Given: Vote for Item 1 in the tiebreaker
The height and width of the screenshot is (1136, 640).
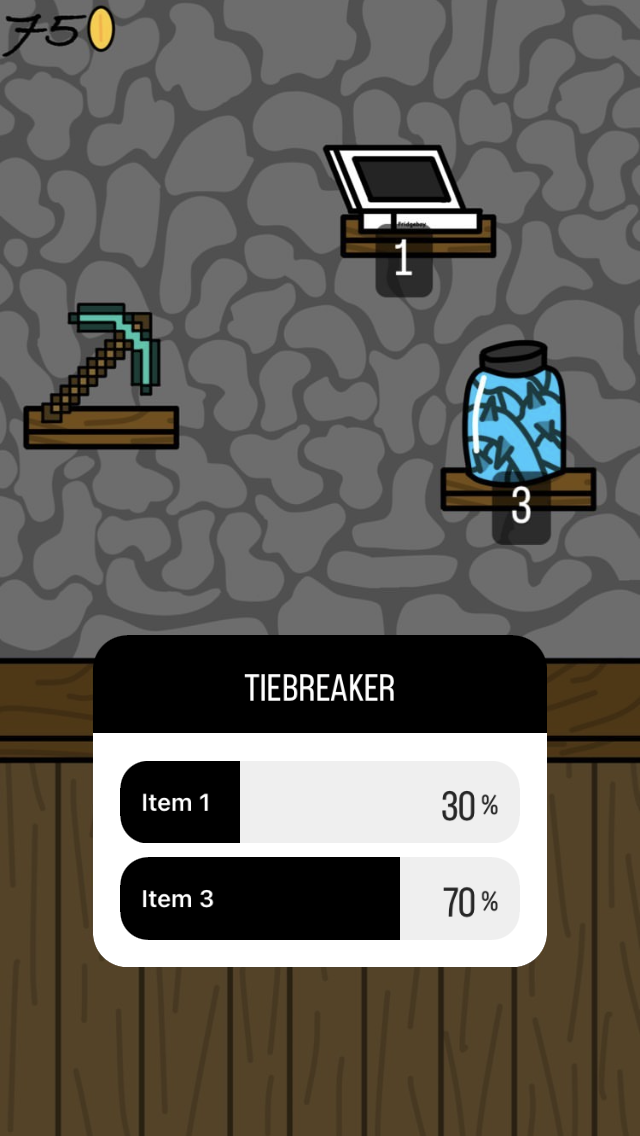Looking at the screenshot, I should 319,802.
